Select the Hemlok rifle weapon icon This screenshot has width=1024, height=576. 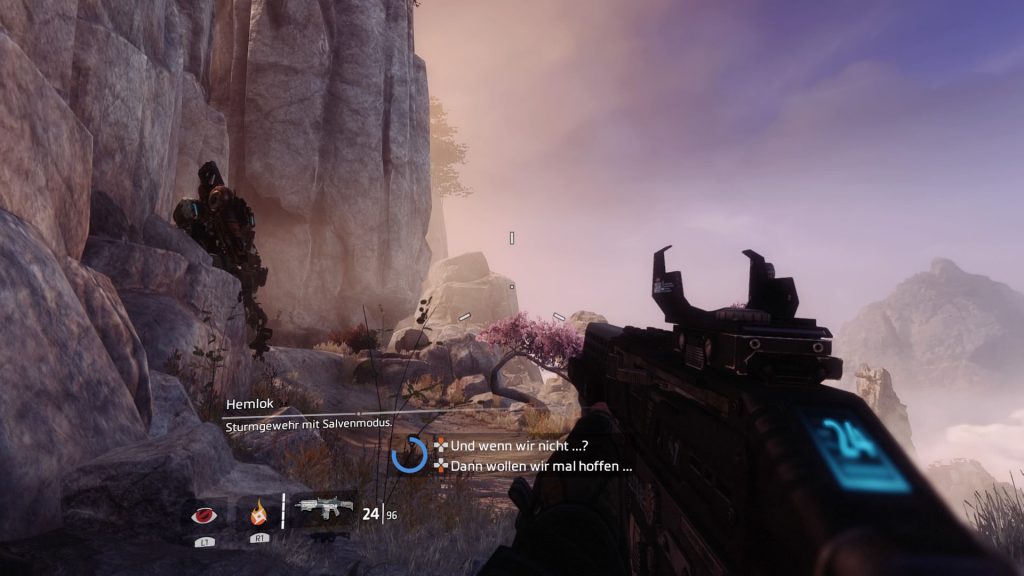point(325,509)
